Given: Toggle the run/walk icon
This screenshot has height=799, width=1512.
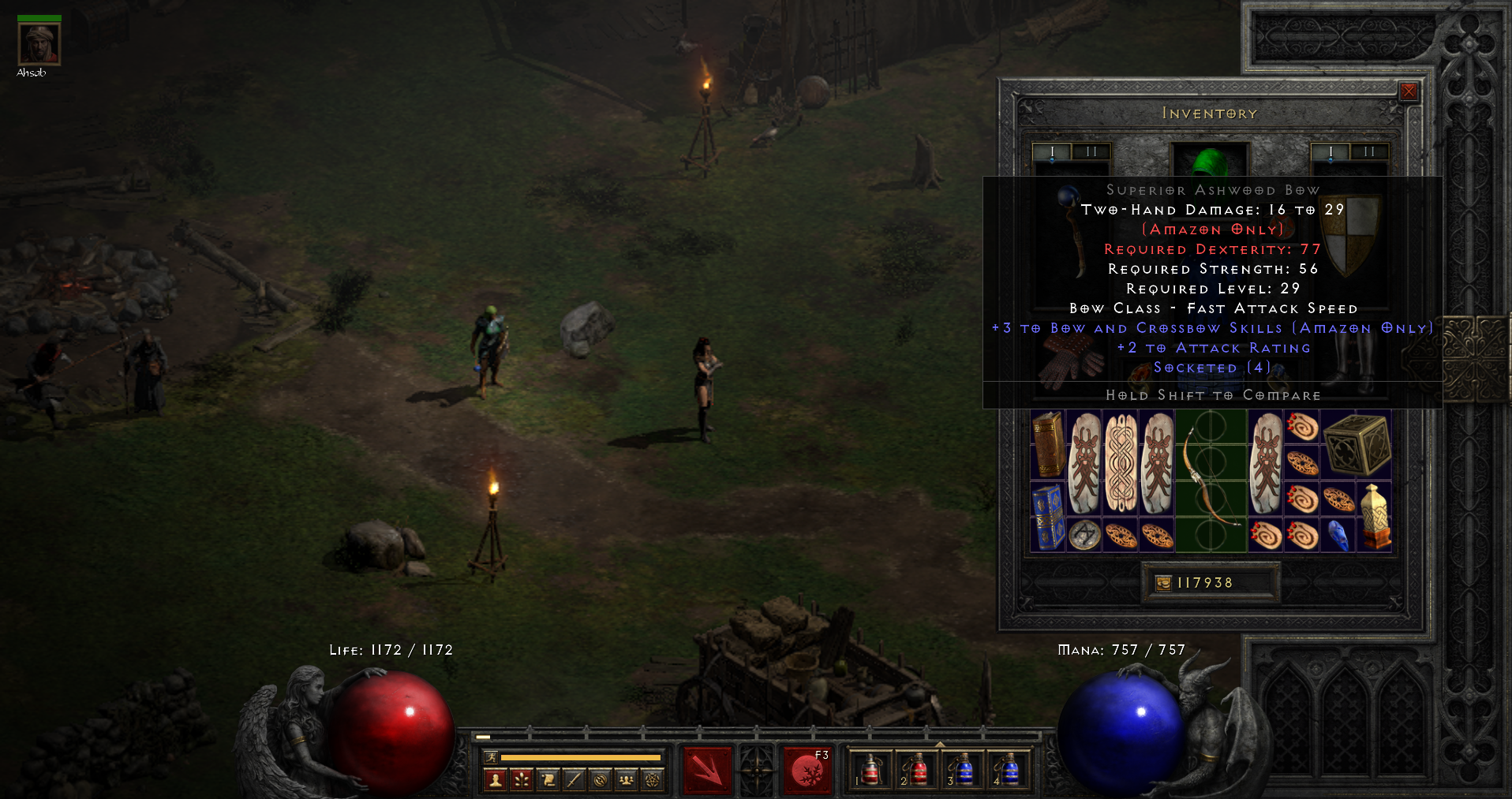Looking at the screenshot, I should coord(491,757).
